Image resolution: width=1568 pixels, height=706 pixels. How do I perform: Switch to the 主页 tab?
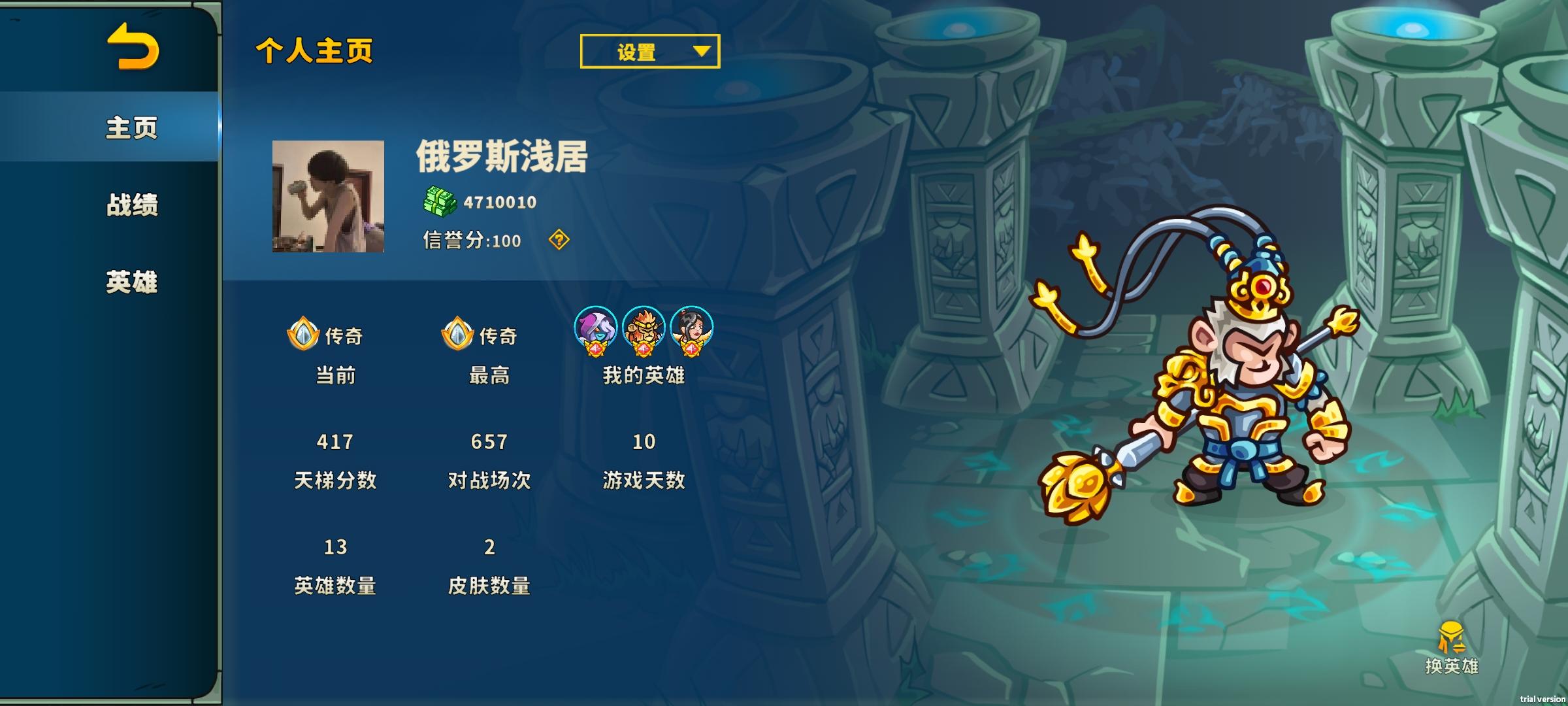point(131,129)
